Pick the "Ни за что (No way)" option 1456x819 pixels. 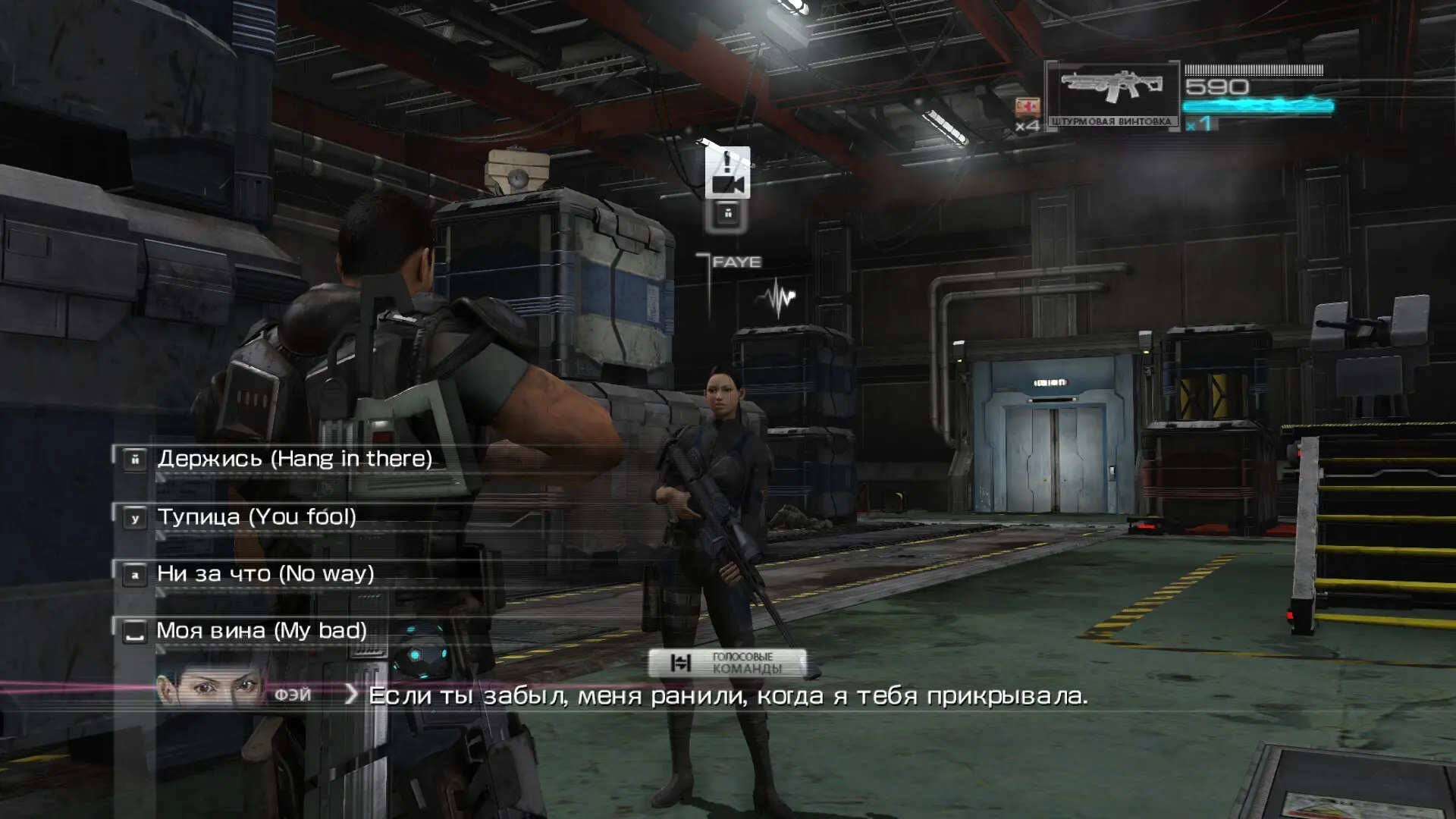(x=265, y=574)
